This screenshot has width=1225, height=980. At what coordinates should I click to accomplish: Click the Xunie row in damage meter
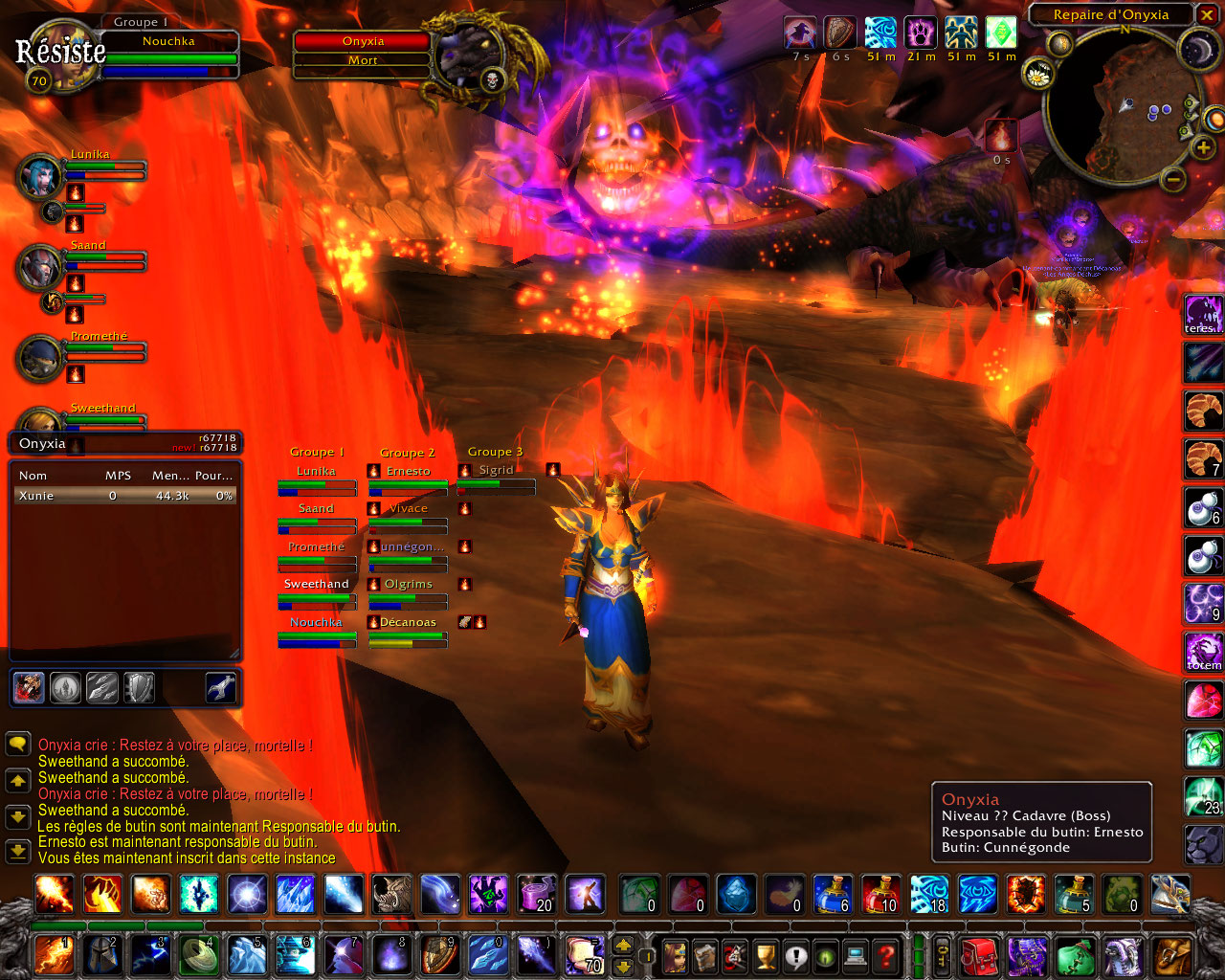(x=124, y=496)
